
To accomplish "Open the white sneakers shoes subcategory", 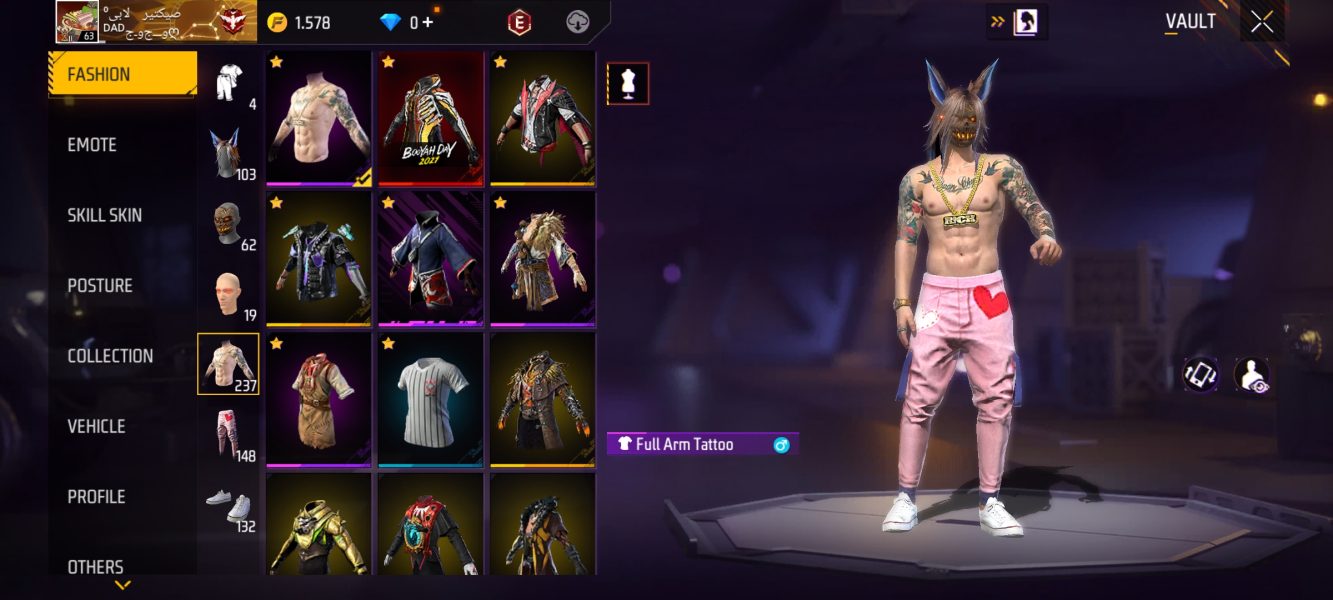I will coord(227,504).
